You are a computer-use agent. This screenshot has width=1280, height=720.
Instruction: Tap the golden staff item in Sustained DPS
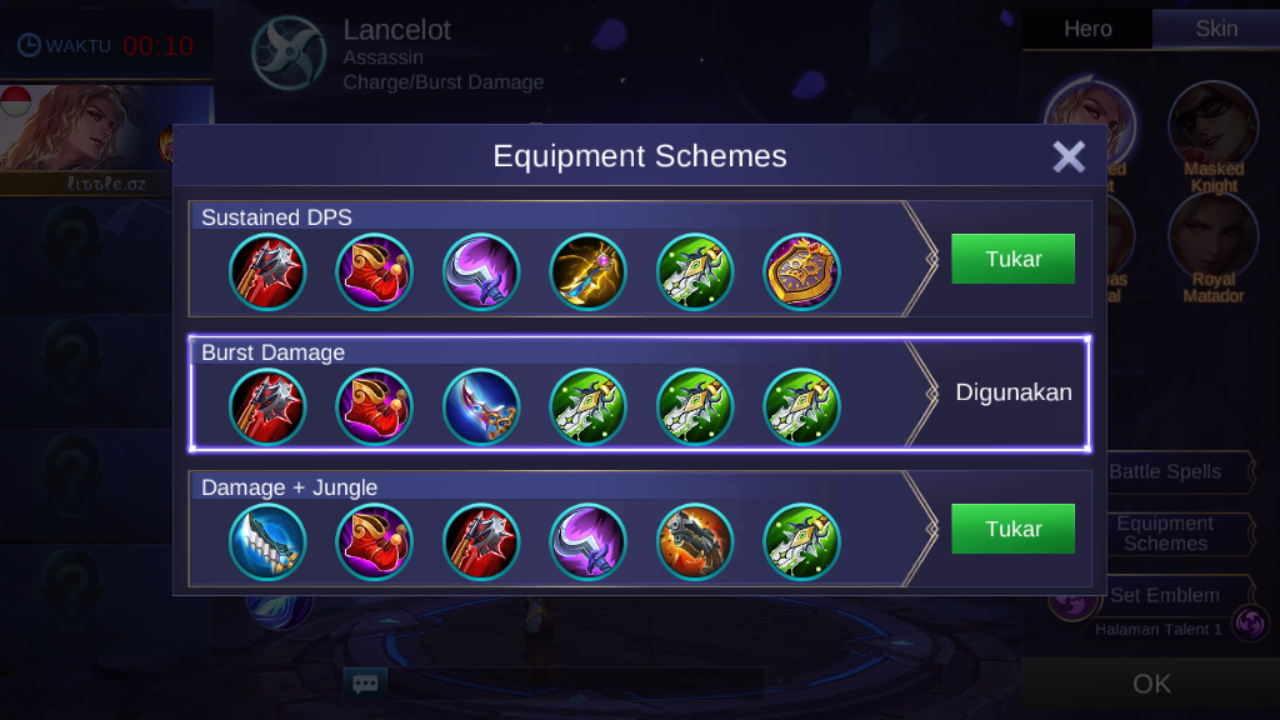point(588,272)
